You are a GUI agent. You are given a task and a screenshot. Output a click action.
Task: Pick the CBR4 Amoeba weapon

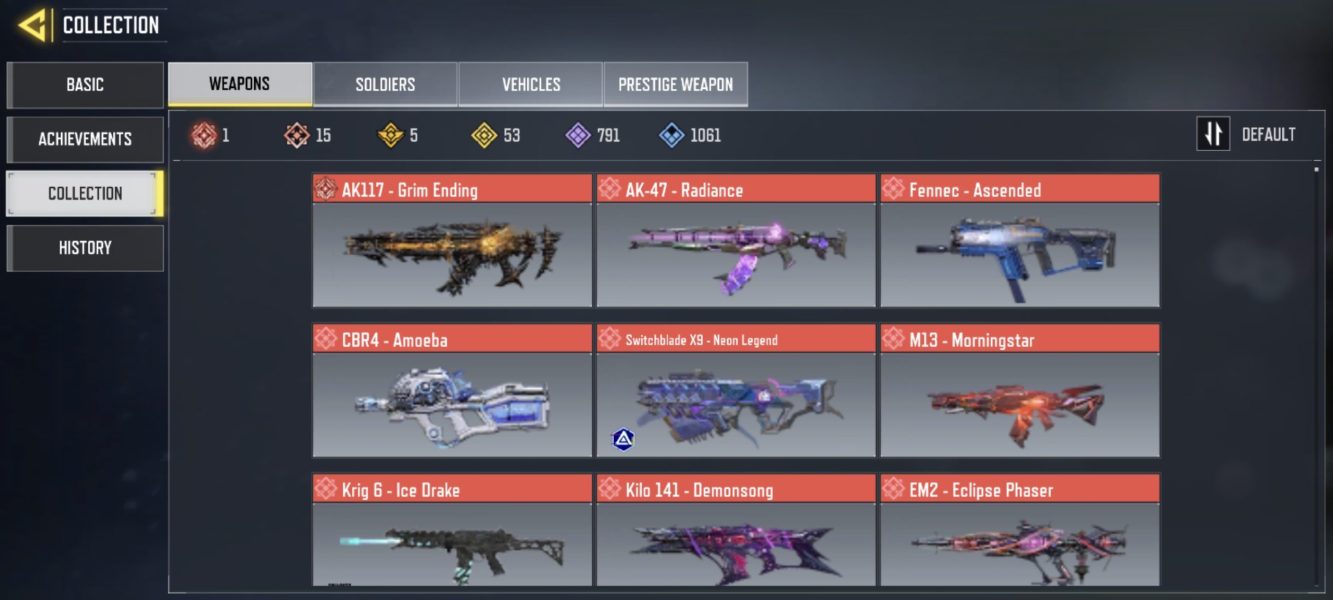[x=452, y=391]
